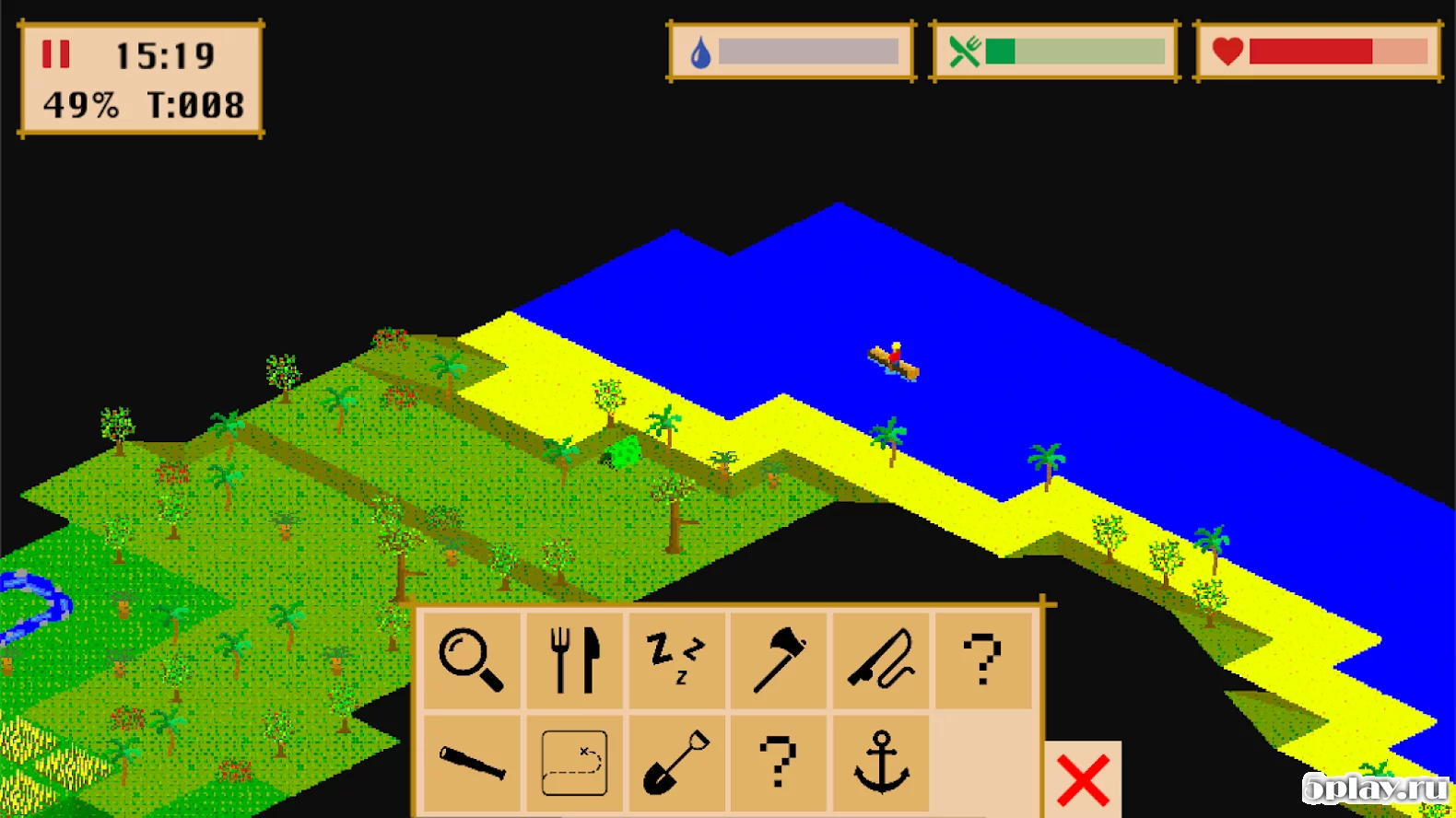Select the magnifying glass examine tool

pyautogui.click(x=471, y=660)
